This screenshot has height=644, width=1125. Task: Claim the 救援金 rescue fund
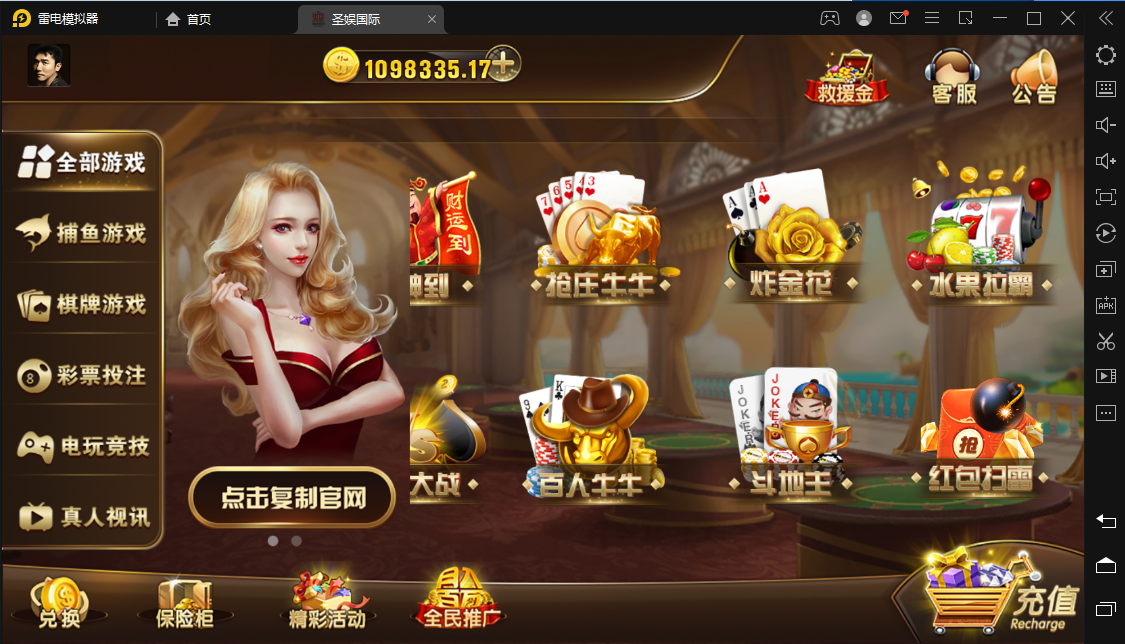pyautogui.click(x=840, y=76)
